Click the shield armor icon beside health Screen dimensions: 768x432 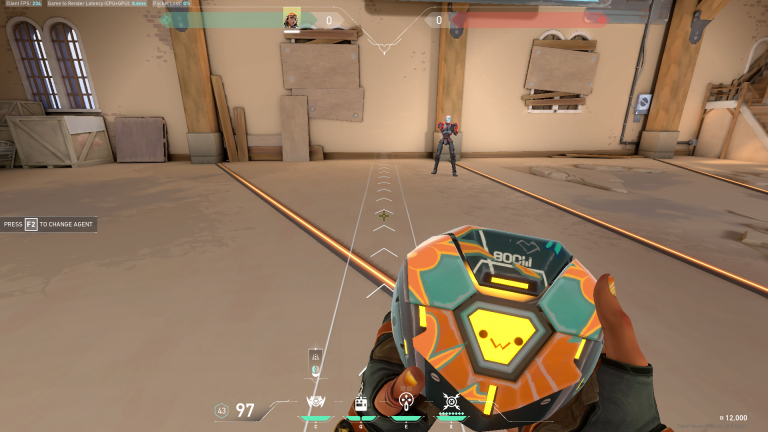223,410
